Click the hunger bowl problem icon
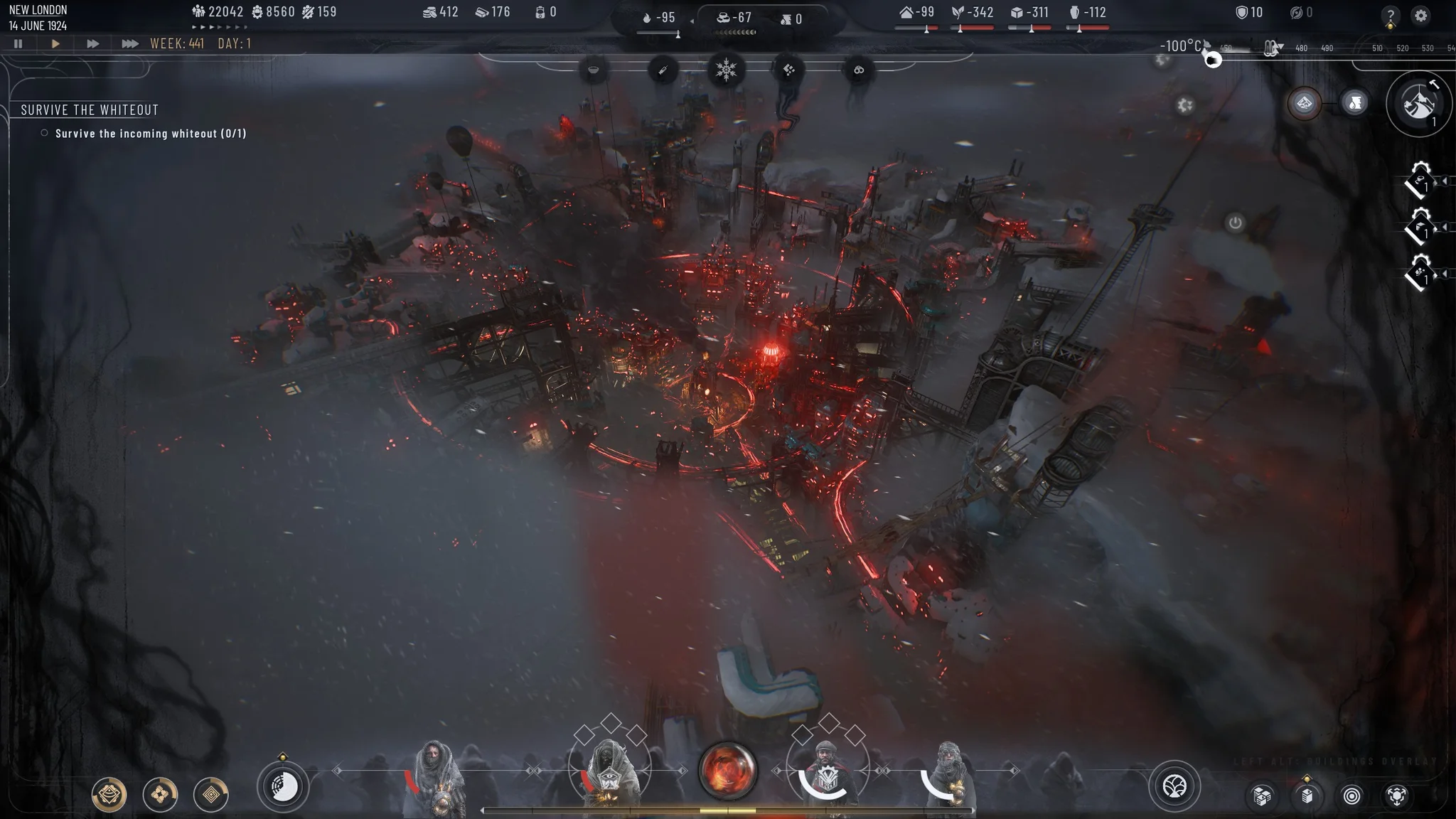Image resolution: width=1456 pixels, height=819 pixels. coord(594,70)
